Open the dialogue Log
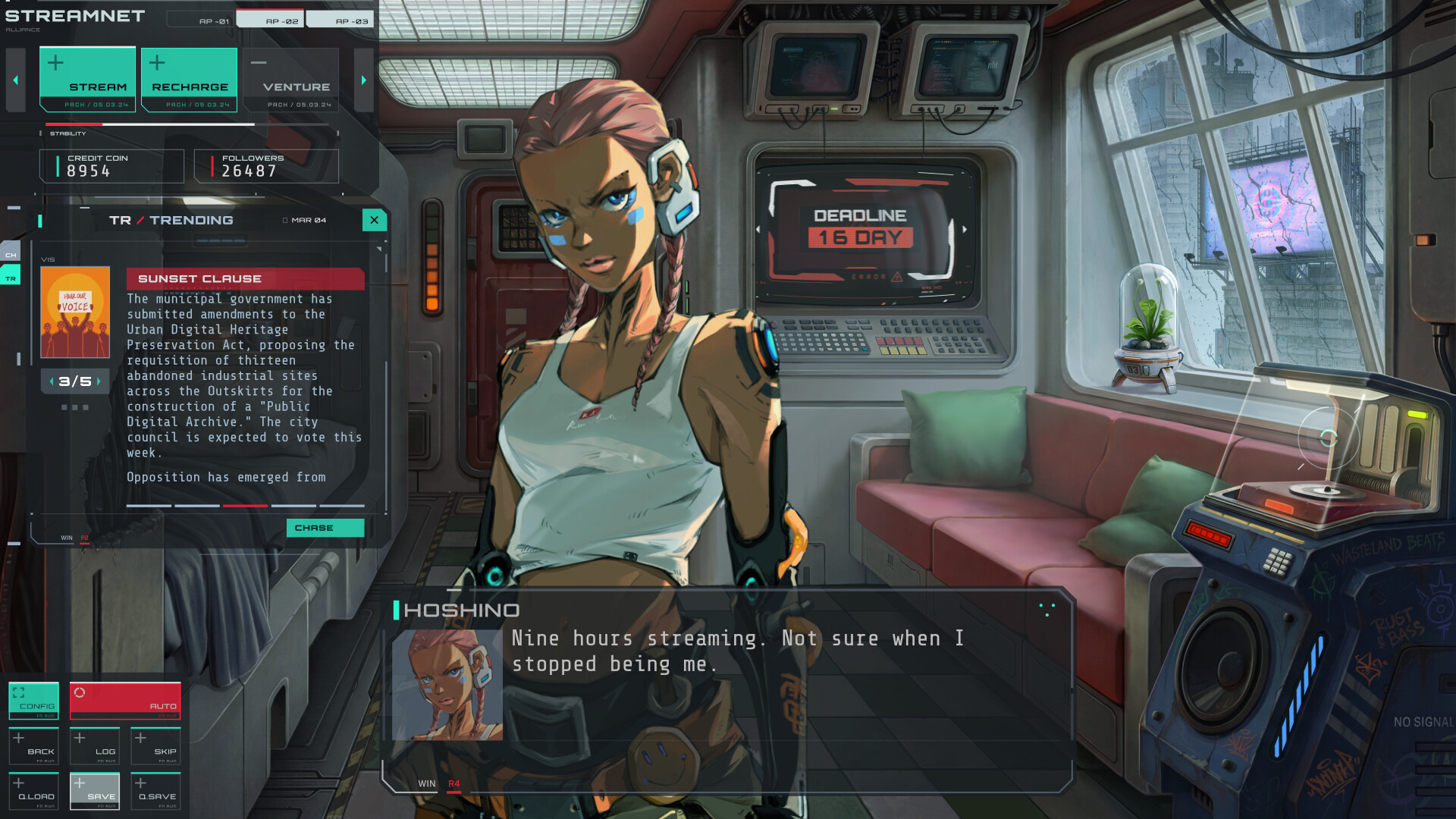Screen dimensions: 1456x819 point(95,746)
